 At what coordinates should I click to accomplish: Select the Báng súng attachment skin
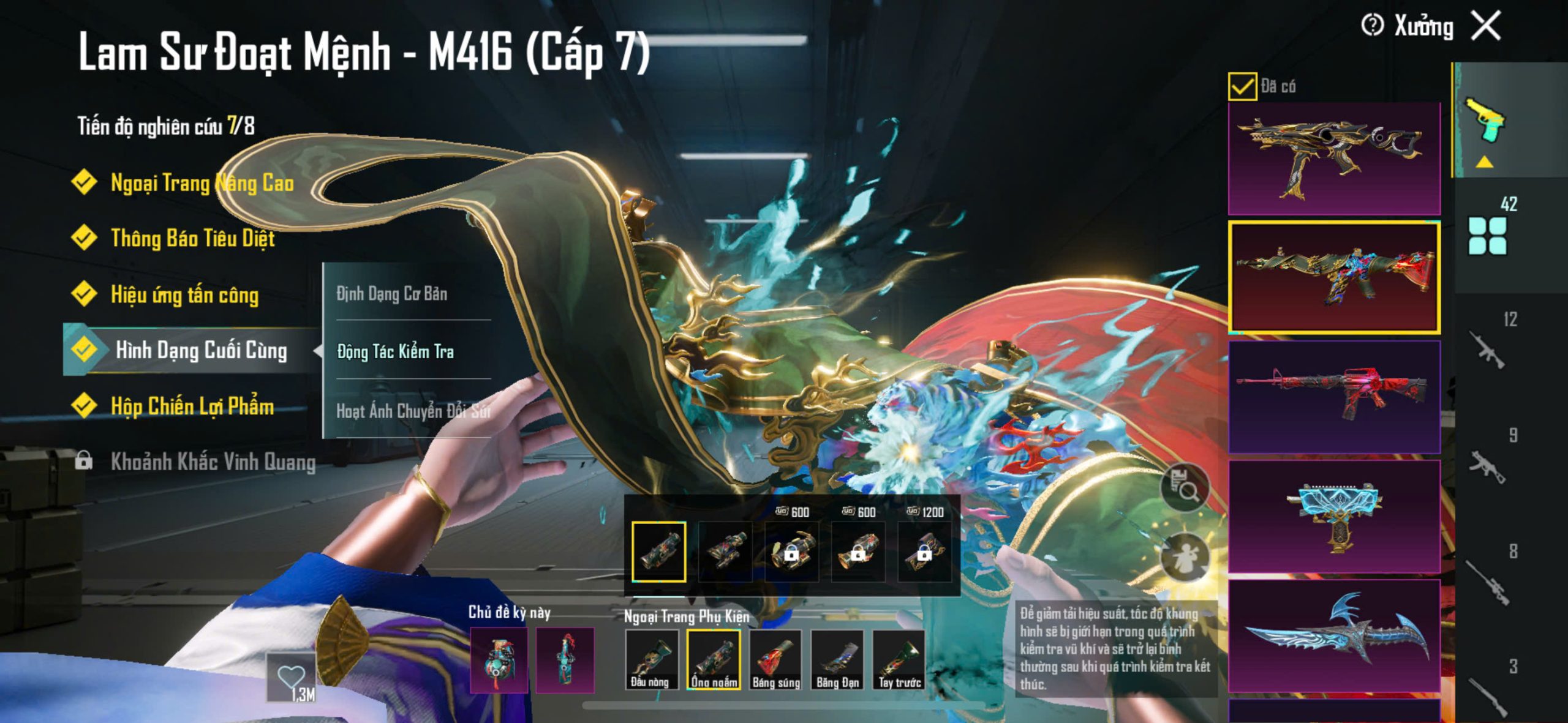776,660
